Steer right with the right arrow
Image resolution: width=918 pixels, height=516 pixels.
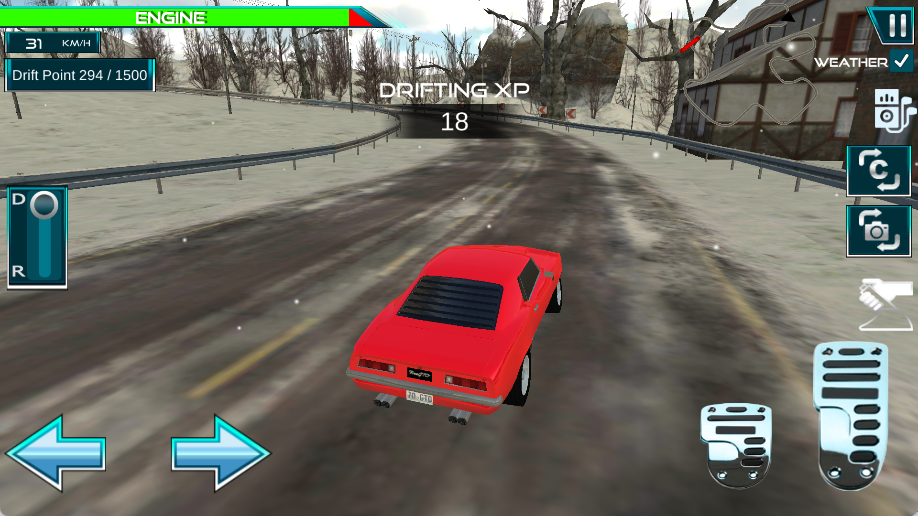[x=221, y=453]
